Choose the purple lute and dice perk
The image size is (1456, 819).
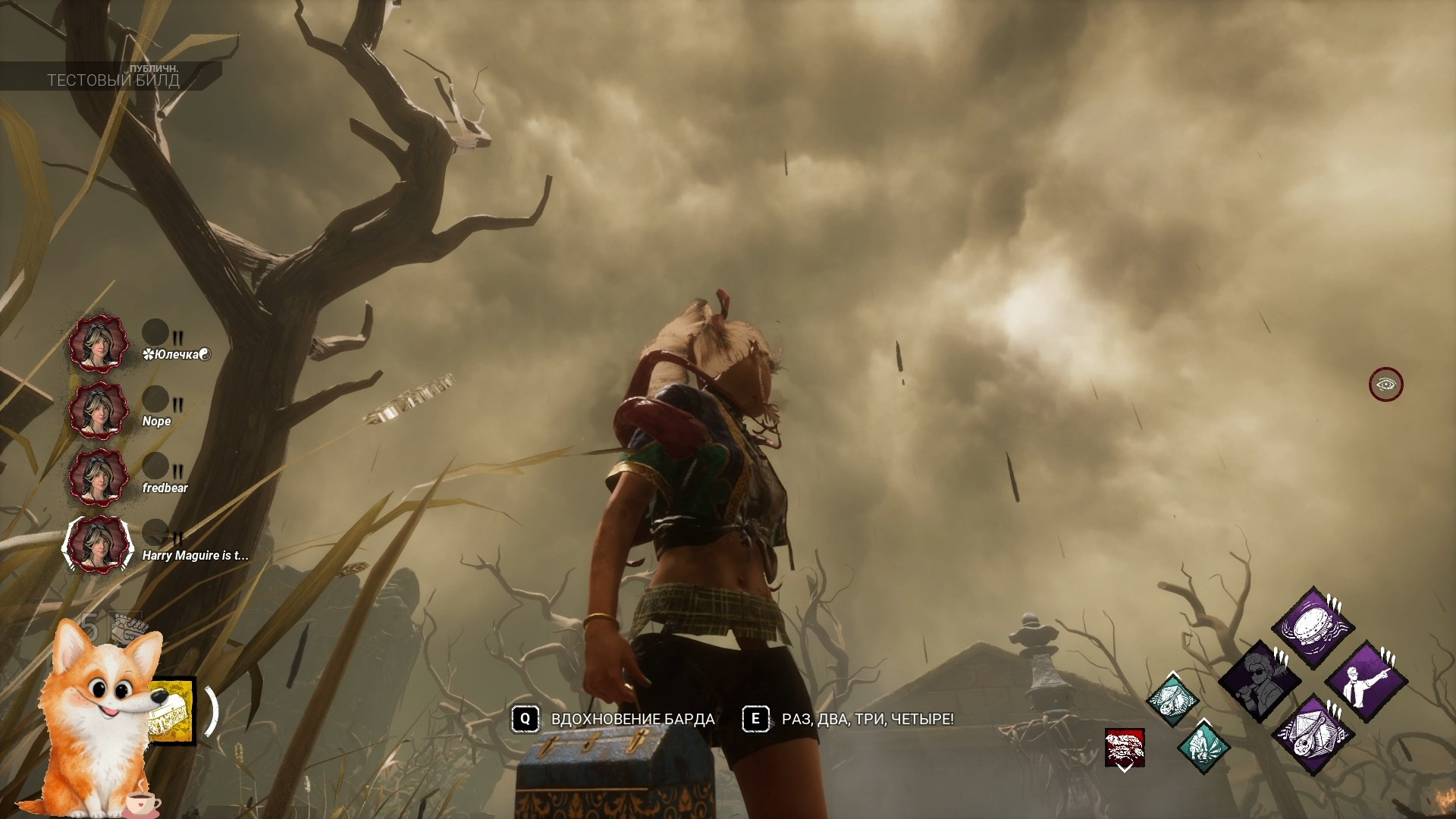point(1313,734)
